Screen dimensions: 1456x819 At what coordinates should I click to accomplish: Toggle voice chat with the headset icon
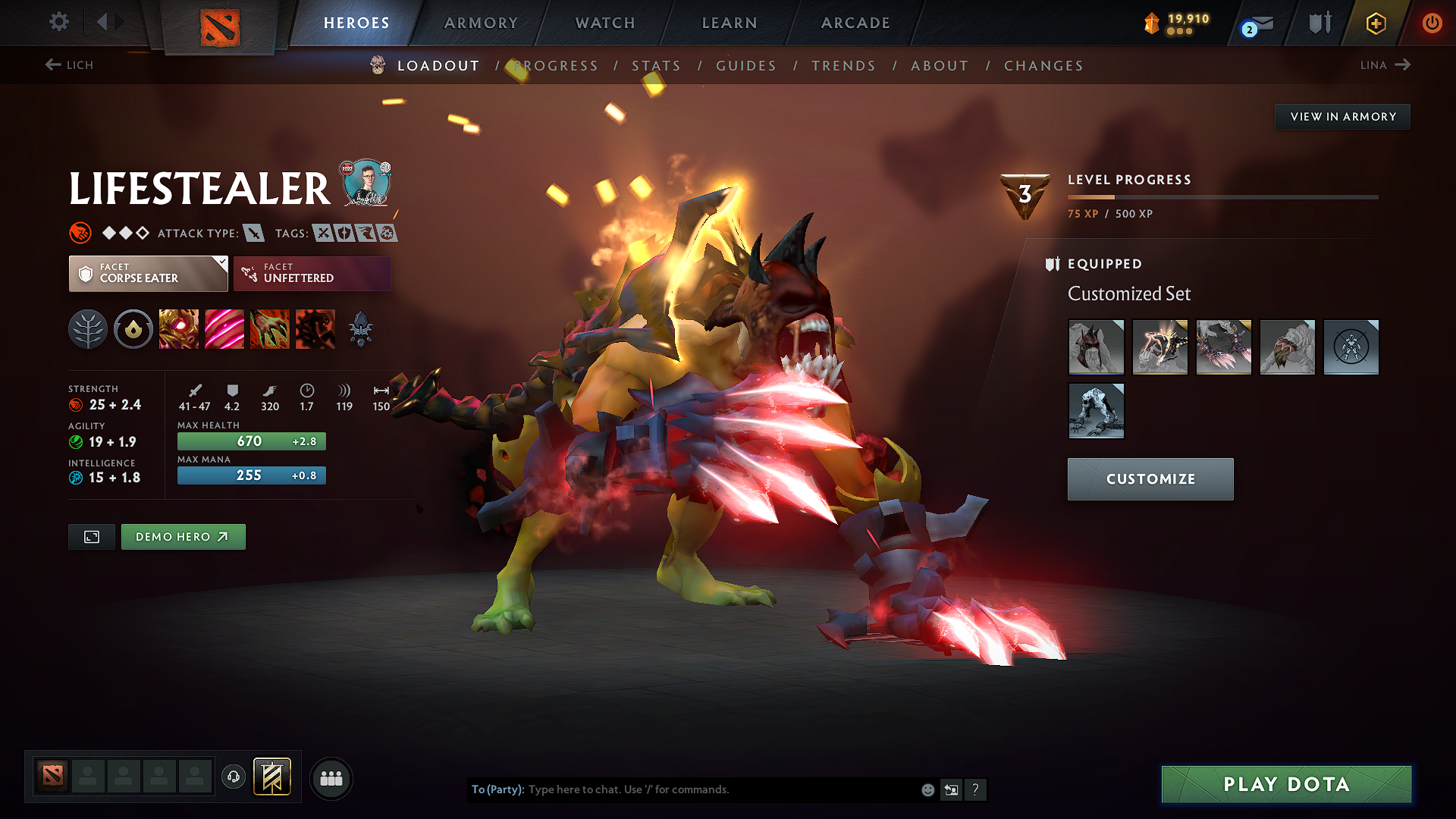point(233,777)
